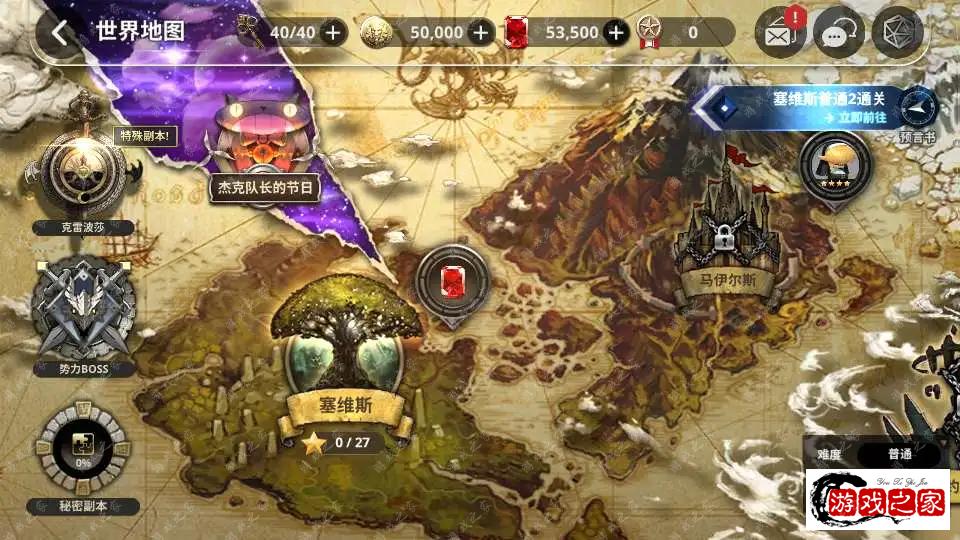This screenshot has width=960, height=540.
Task: Tap the airship three-star map marker
Action: (835, 163)
